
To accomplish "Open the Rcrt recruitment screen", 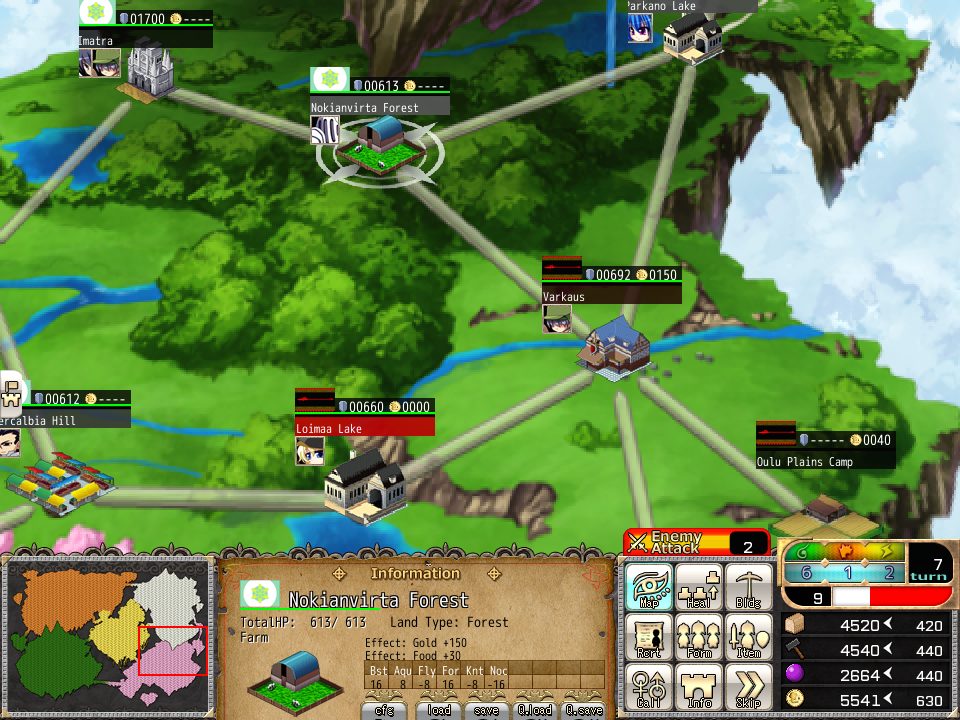I will (649, 637).
